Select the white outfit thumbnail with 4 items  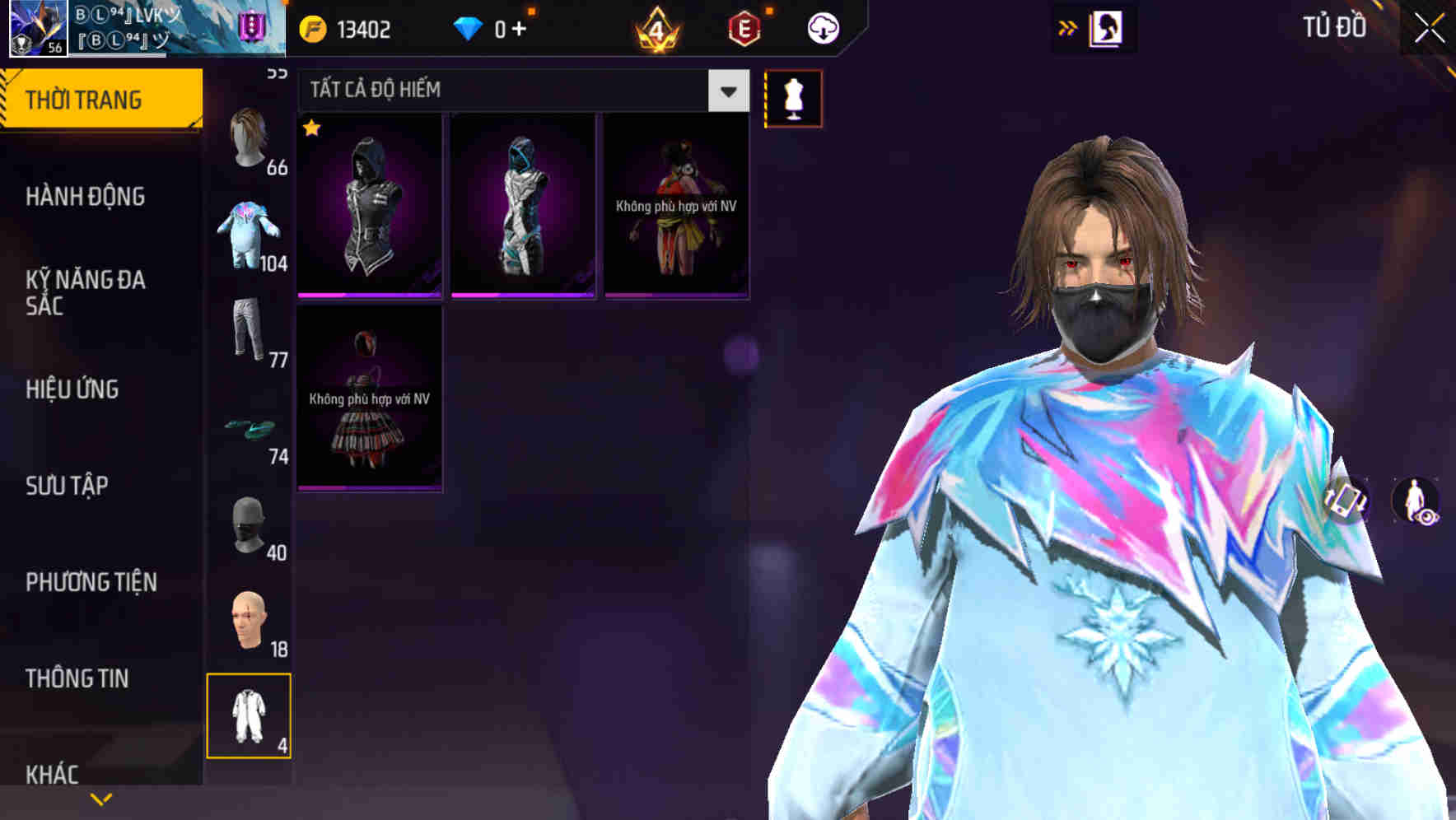[249, 718]
